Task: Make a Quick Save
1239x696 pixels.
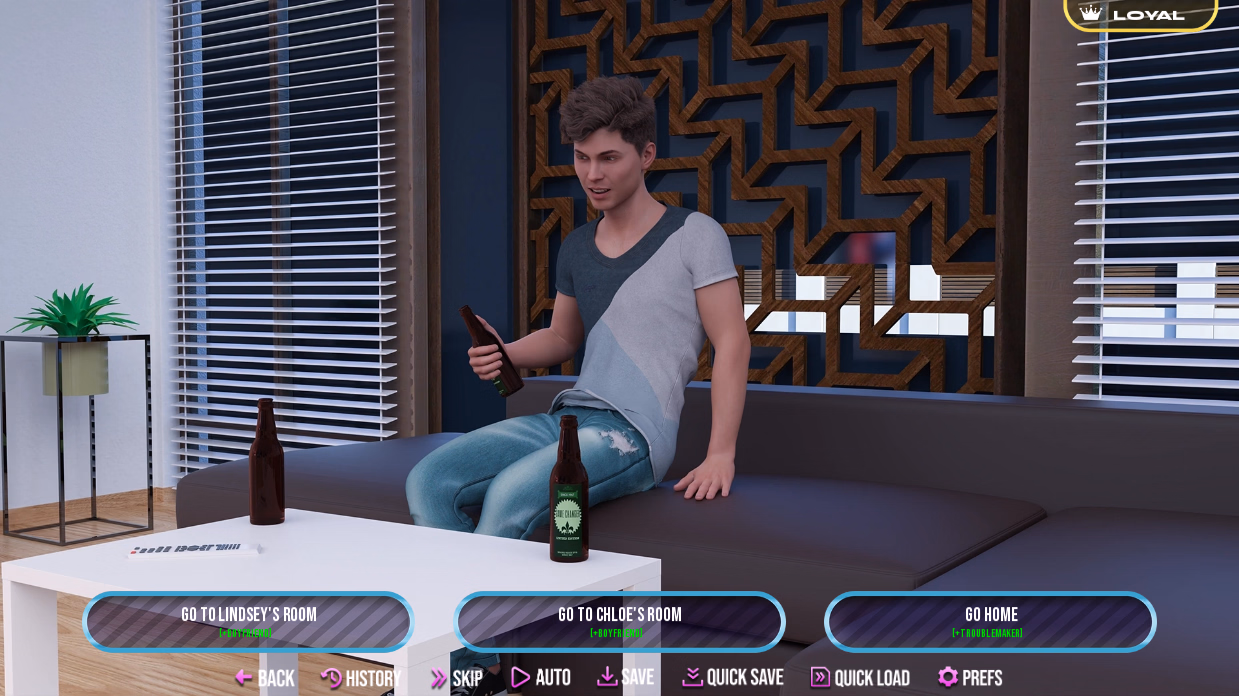Action: pyautogui.click(x=733, y=677)
